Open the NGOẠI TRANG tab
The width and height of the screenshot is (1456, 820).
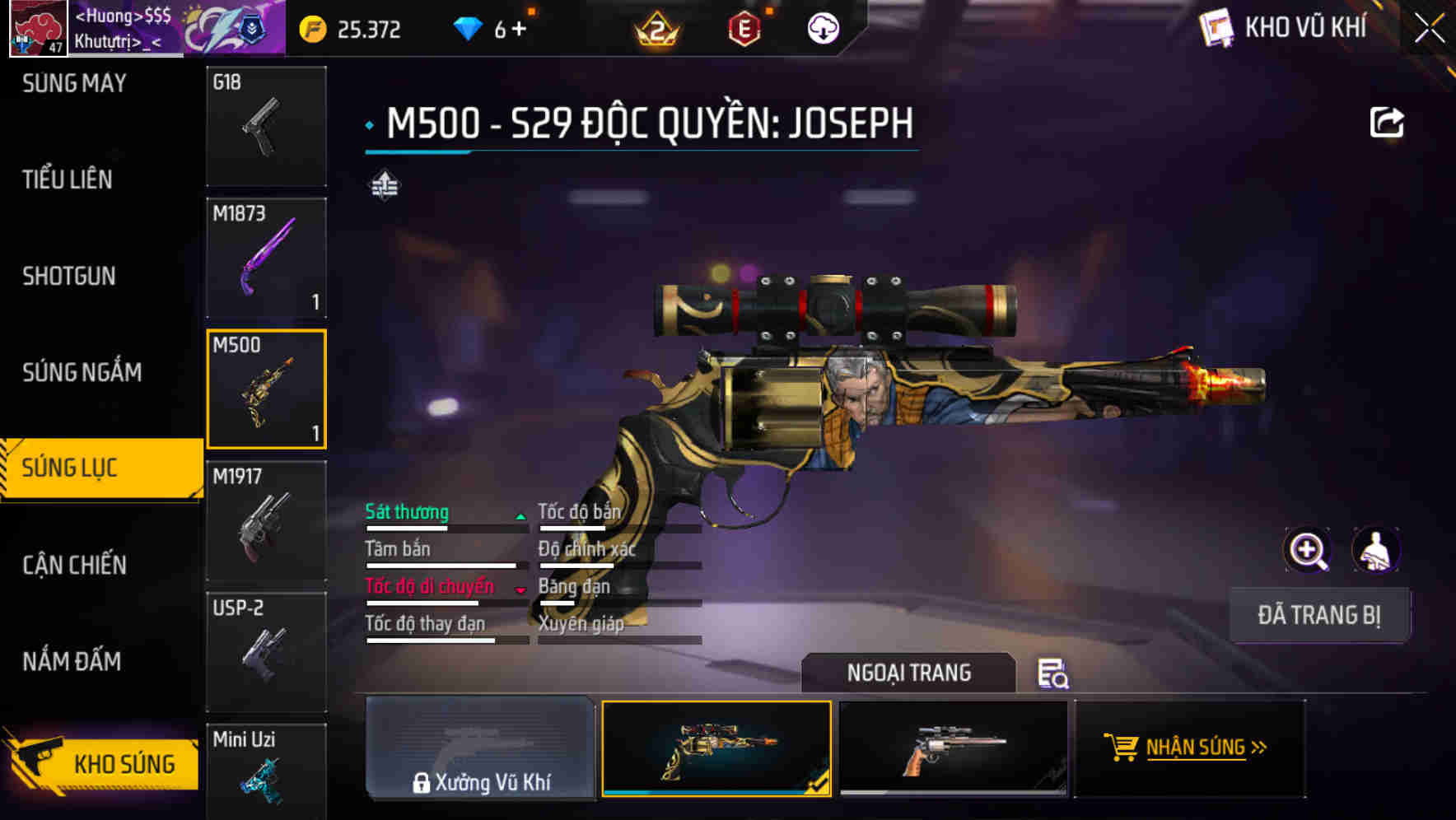[909, 673]
